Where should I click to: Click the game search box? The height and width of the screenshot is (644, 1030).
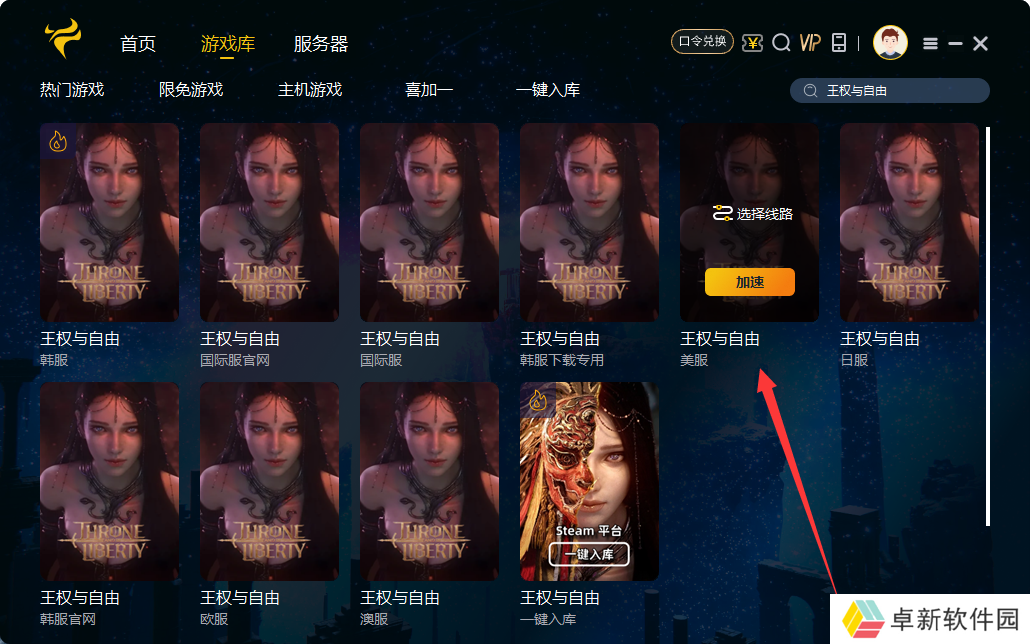[900, 91]
